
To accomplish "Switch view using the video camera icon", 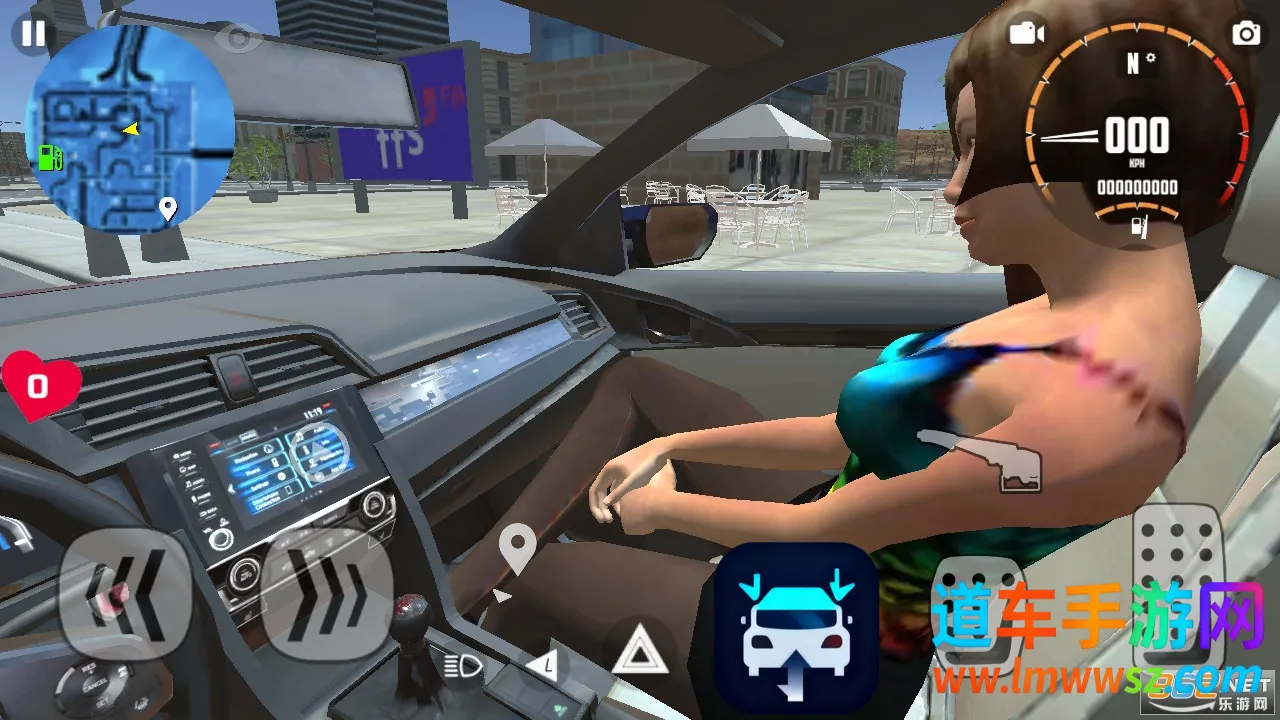I will click(x=1026, y=33).
